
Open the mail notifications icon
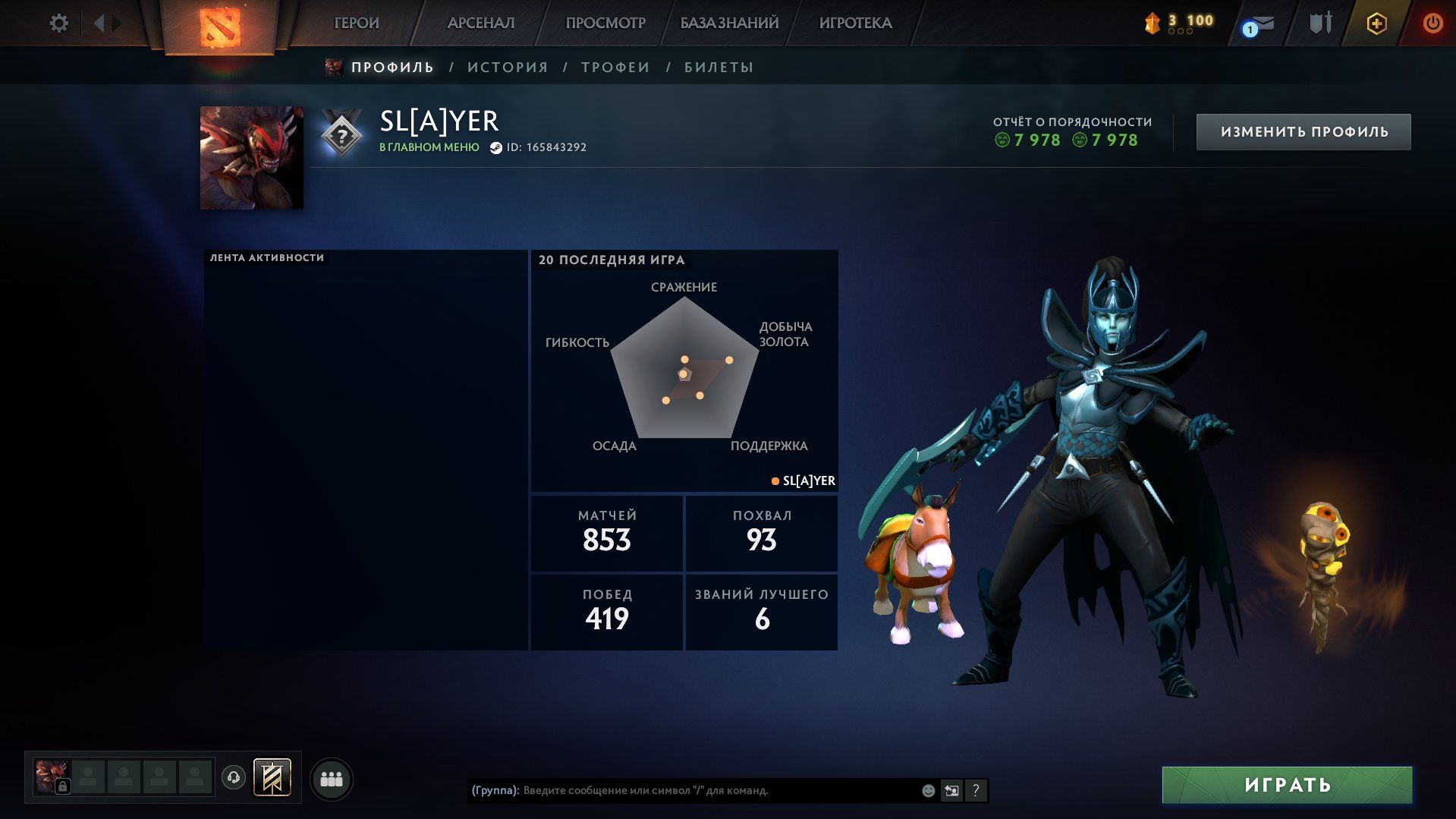1259,25
